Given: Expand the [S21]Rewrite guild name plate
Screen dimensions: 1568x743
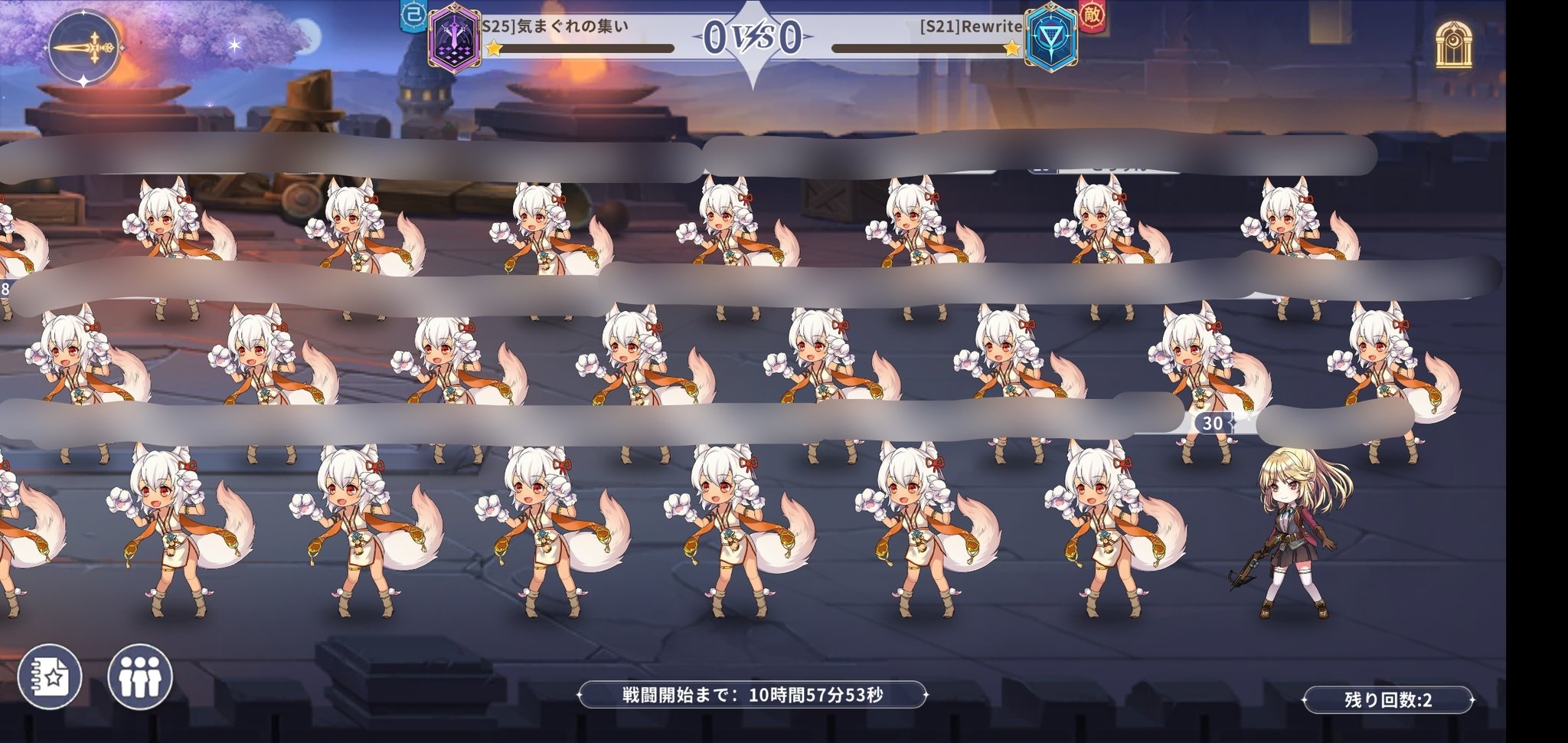Looking at the screenshot, I should tap(971, 25).
